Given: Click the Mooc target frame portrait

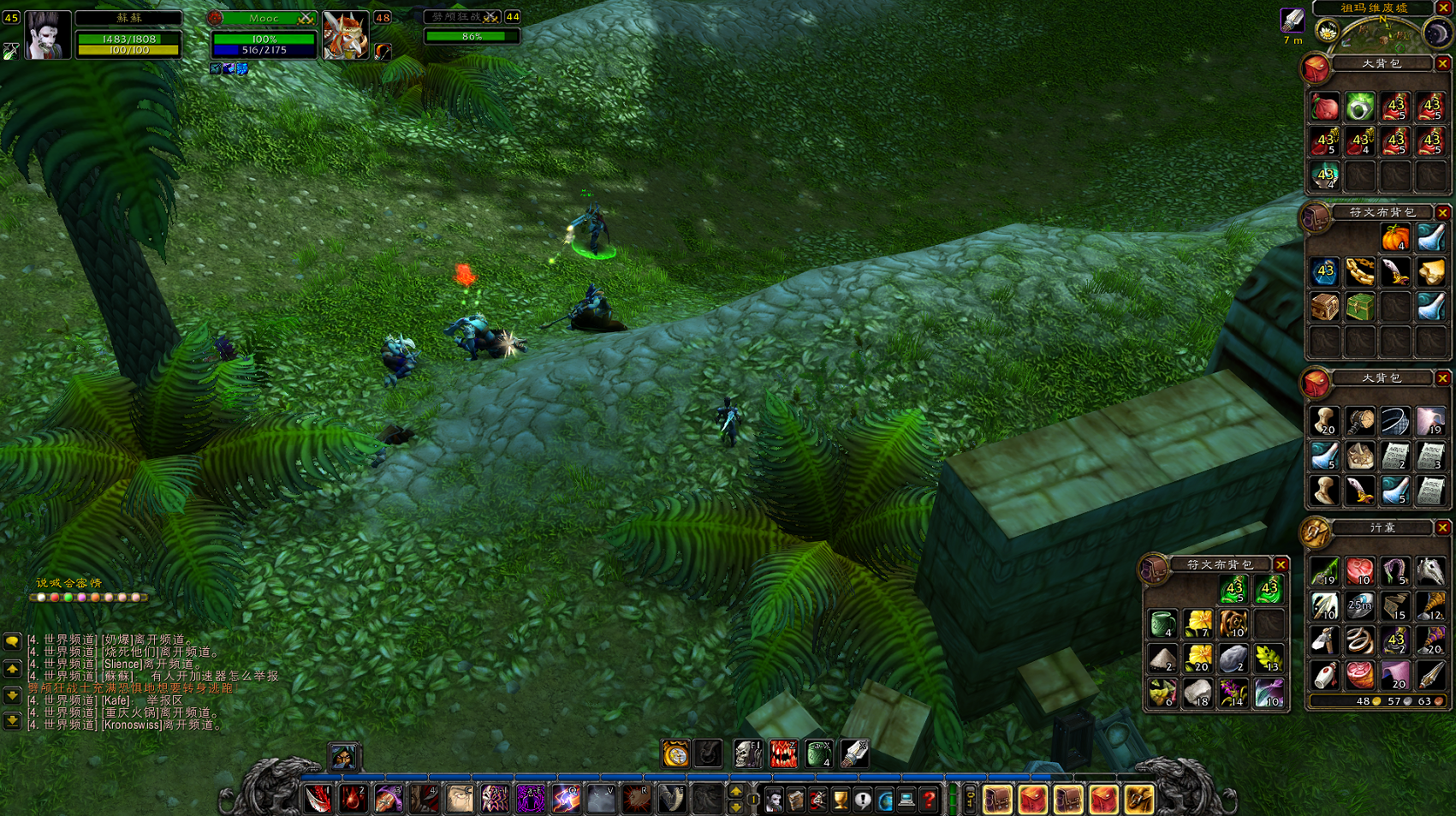Looking at the screenshot, I should 345,35.
